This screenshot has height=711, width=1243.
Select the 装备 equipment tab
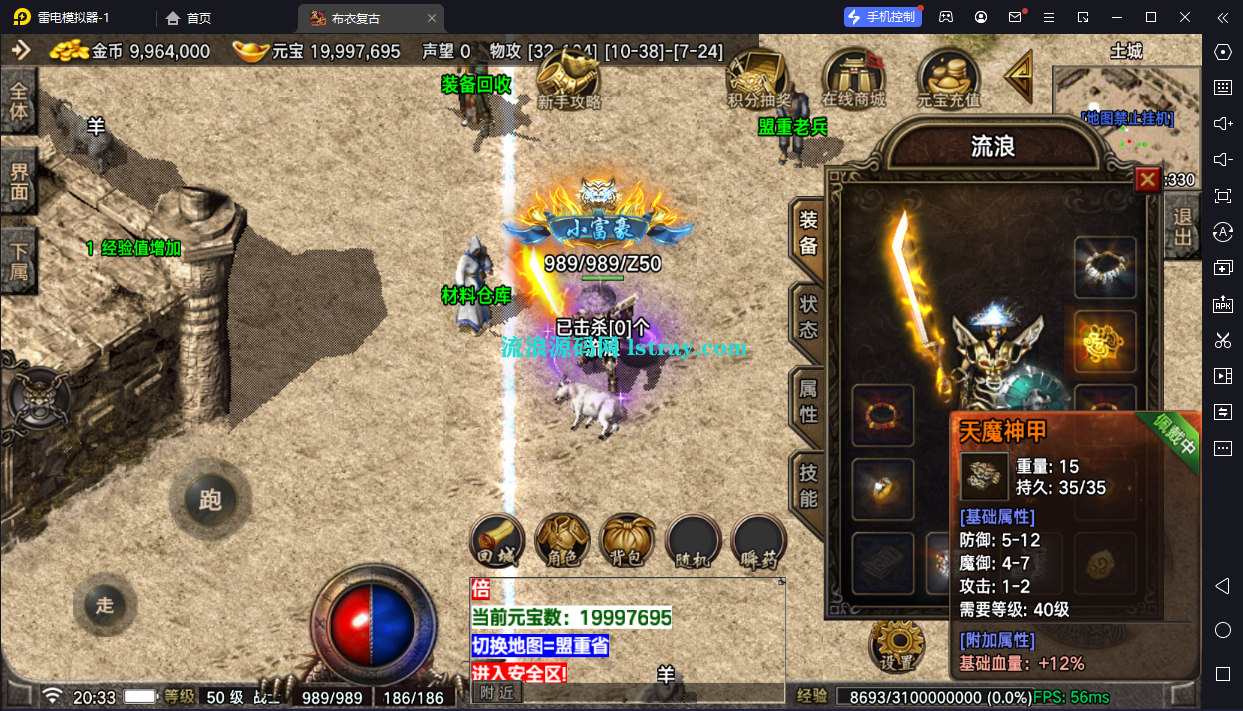(x=808, y=232)
